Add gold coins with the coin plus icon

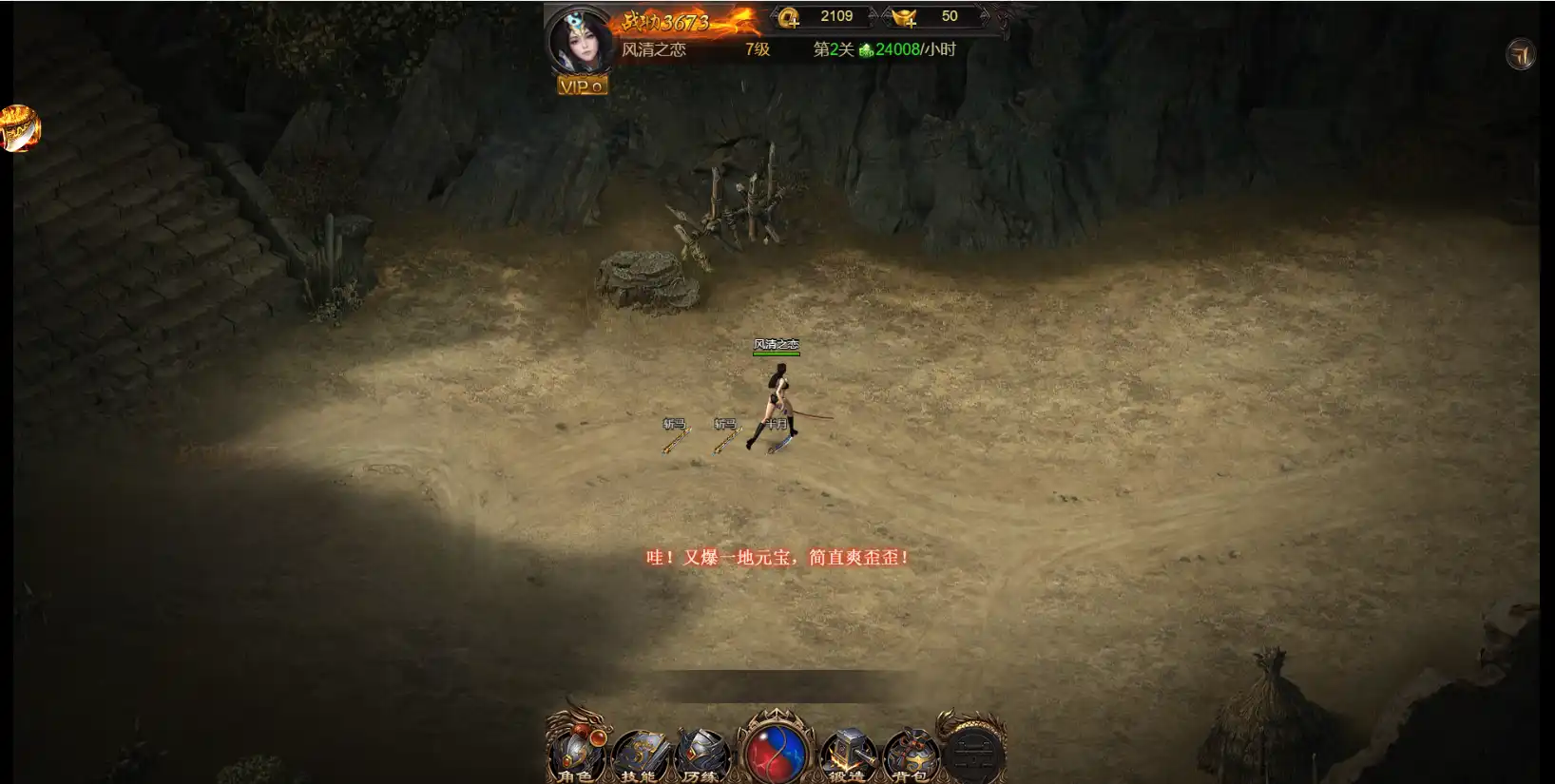789,17
